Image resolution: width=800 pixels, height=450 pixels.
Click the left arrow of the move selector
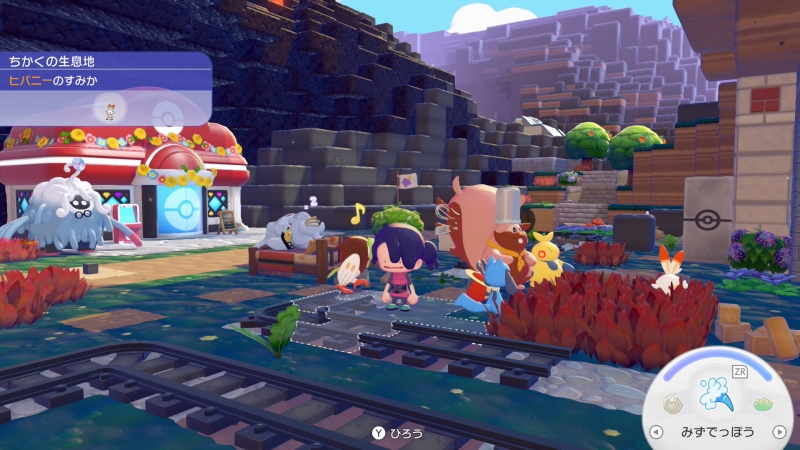point(656,432)
